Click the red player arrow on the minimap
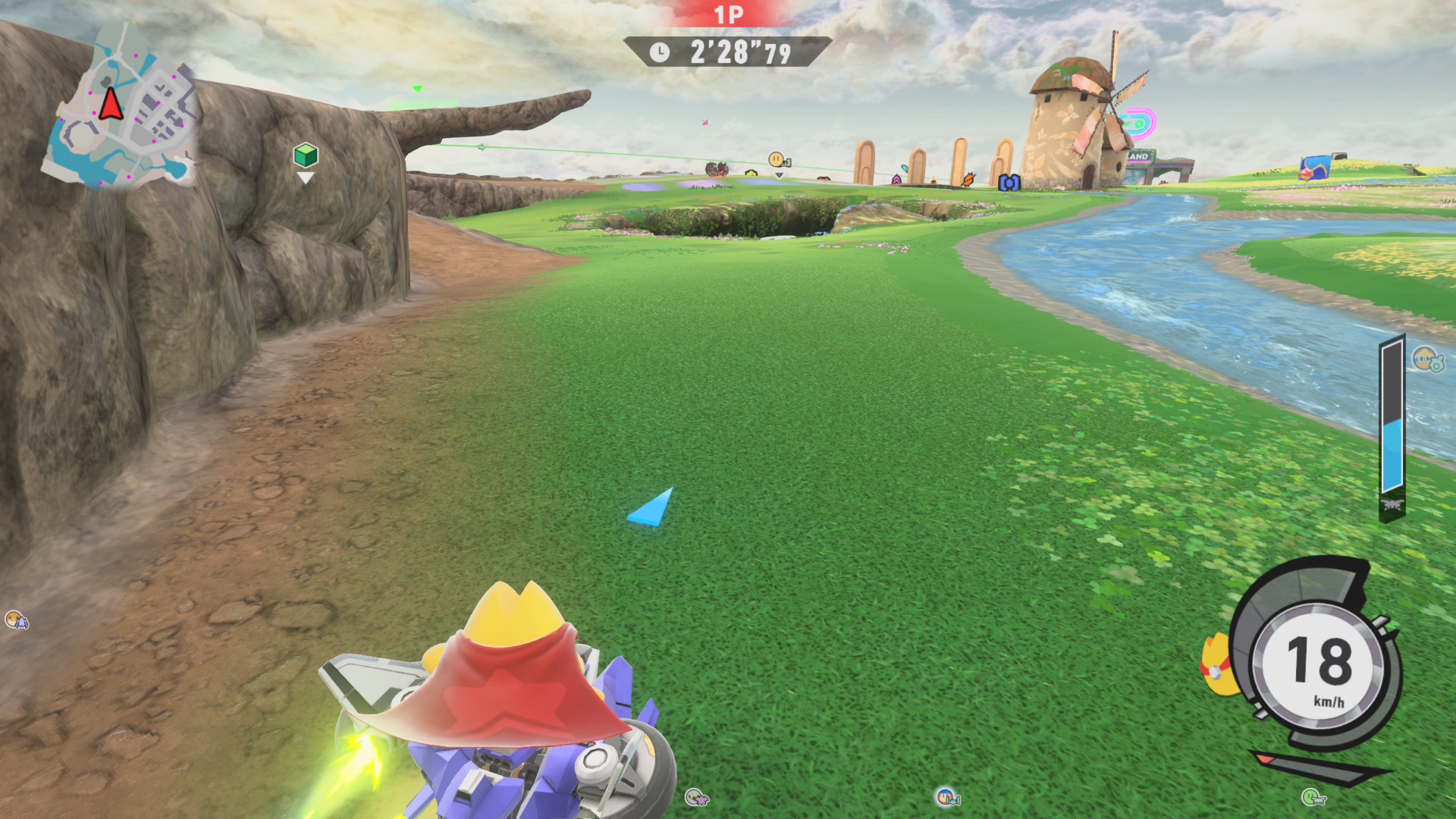The width and height of the screenshot is (1456, 819). click(111, 104)
